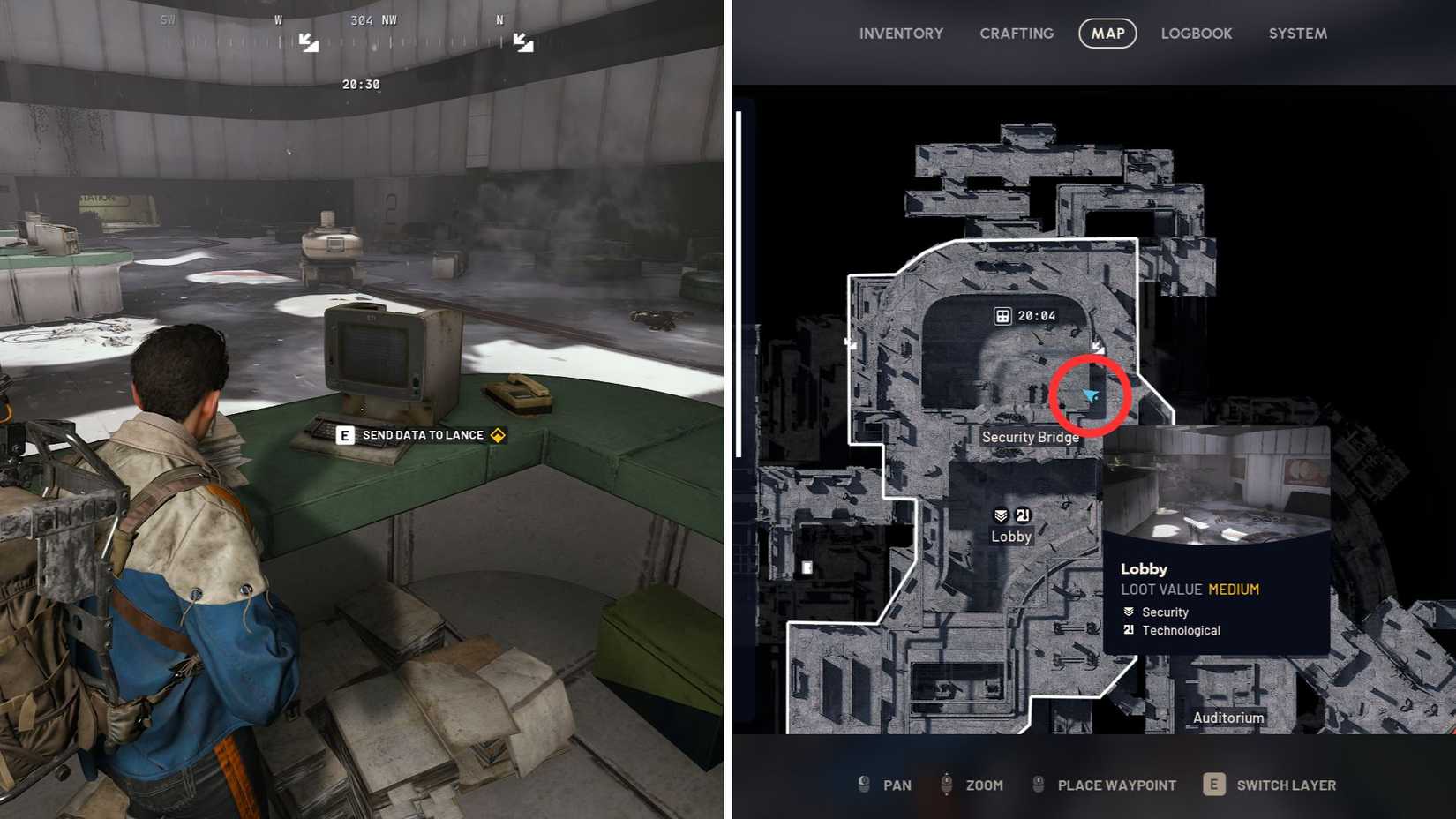
Task: Select the Security loot icon above Lobby
Action: coord(1000,516)
